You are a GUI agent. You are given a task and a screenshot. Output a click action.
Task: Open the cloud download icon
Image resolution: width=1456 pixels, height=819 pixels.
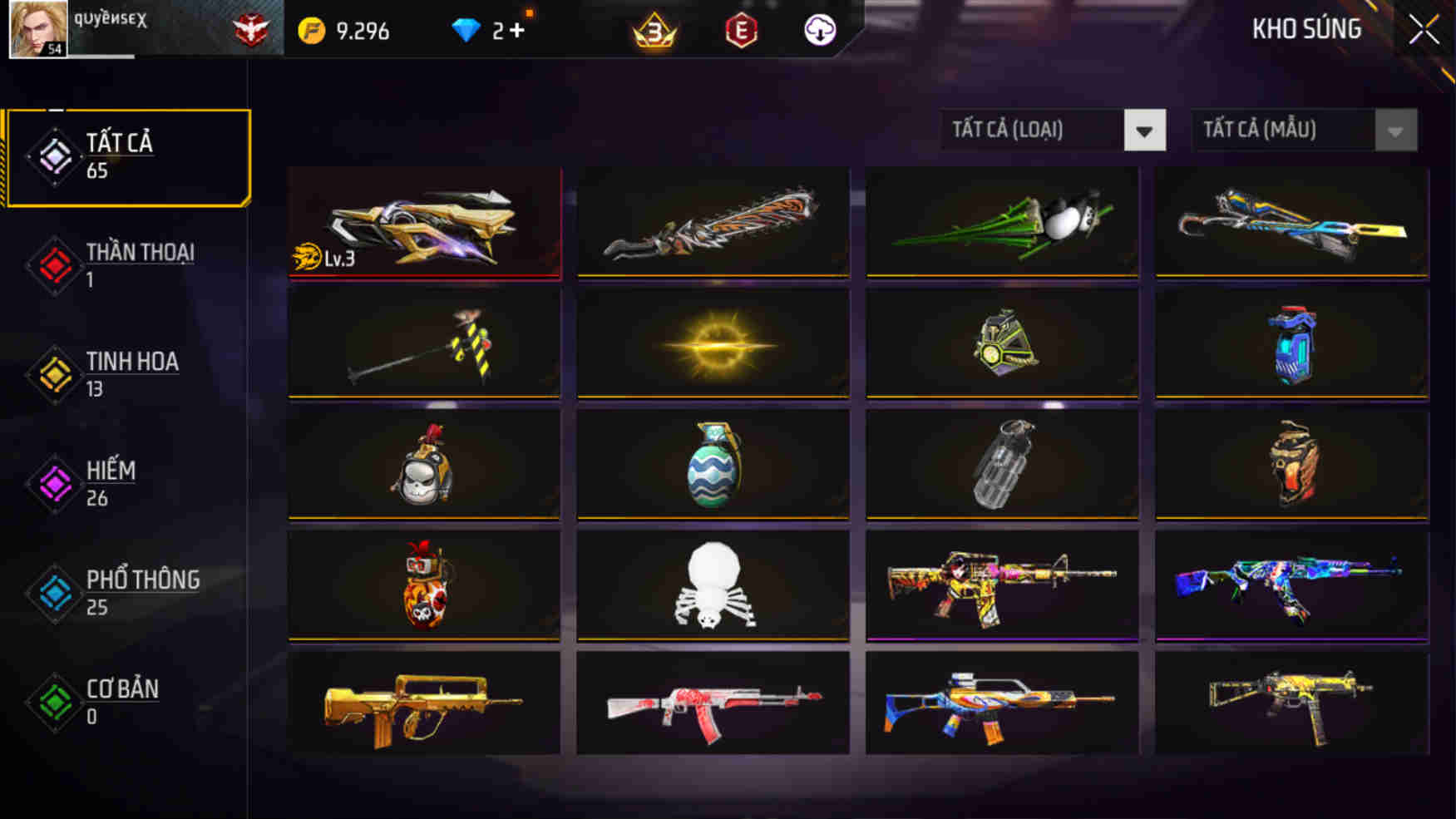(820, 32)
